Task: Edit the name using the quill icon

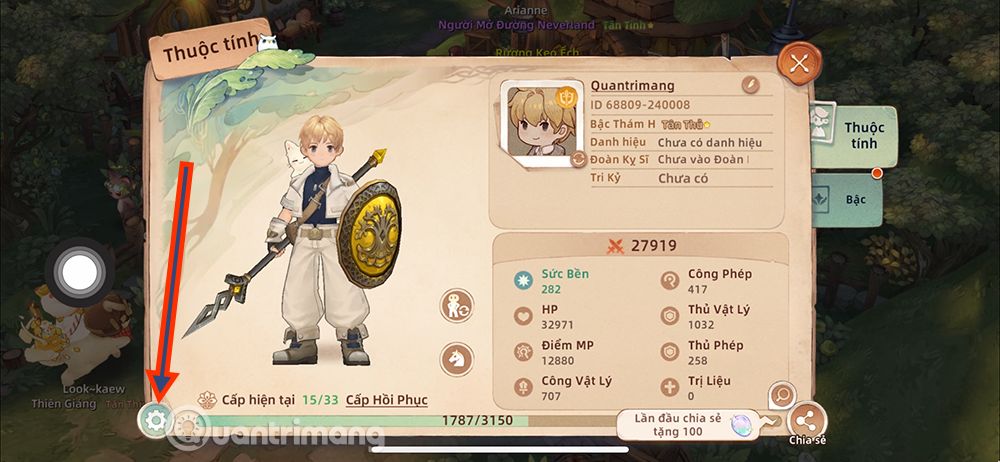Action: click(x=750, y=86)
